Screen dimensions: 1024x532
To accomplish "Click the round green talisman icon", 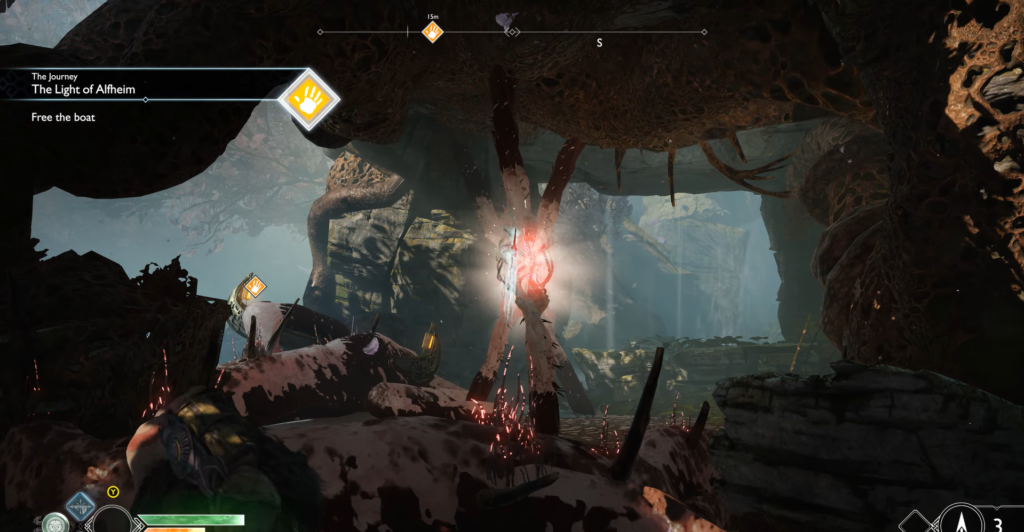I will 56,523.
